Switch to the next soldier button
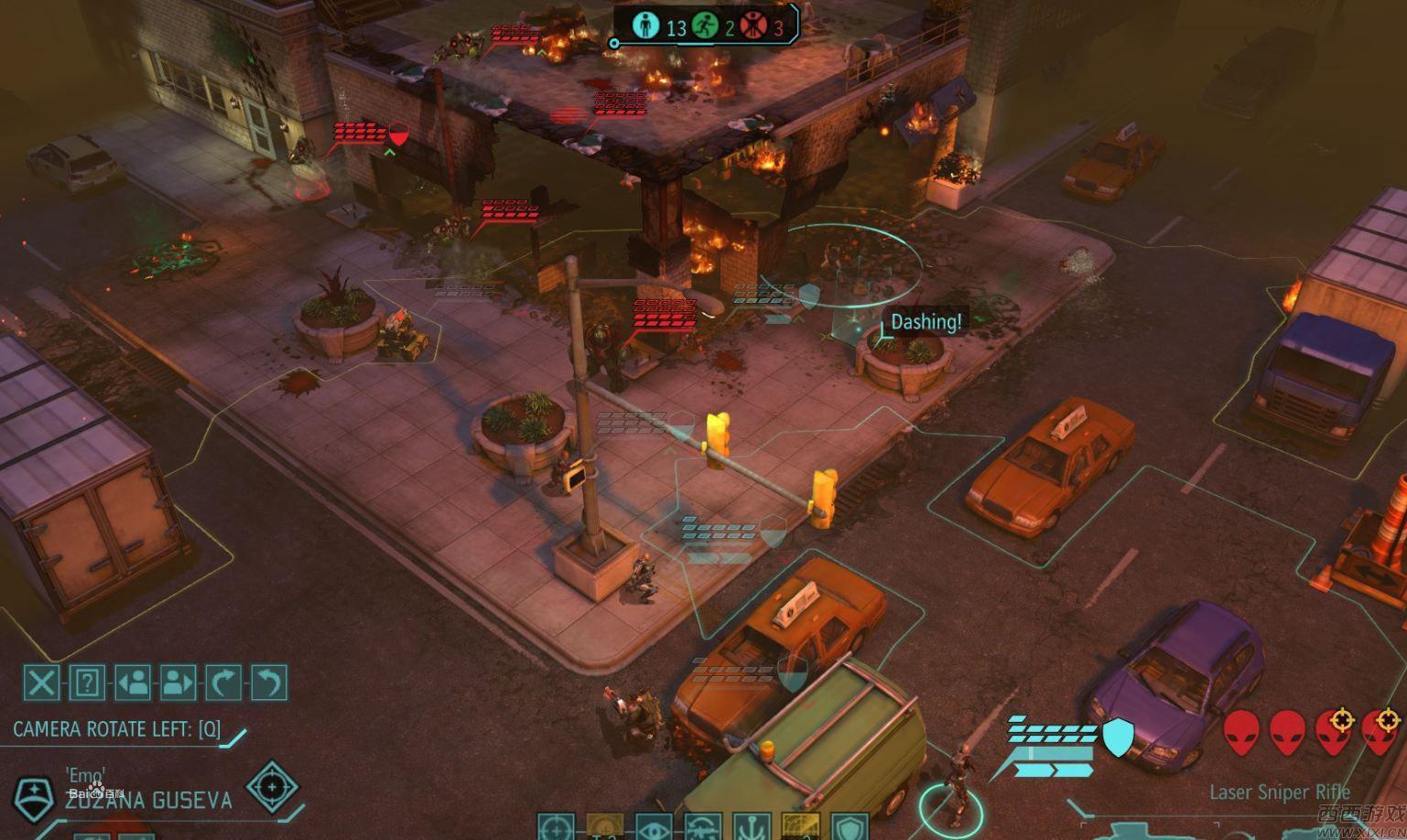 click(x=179, y=683)
